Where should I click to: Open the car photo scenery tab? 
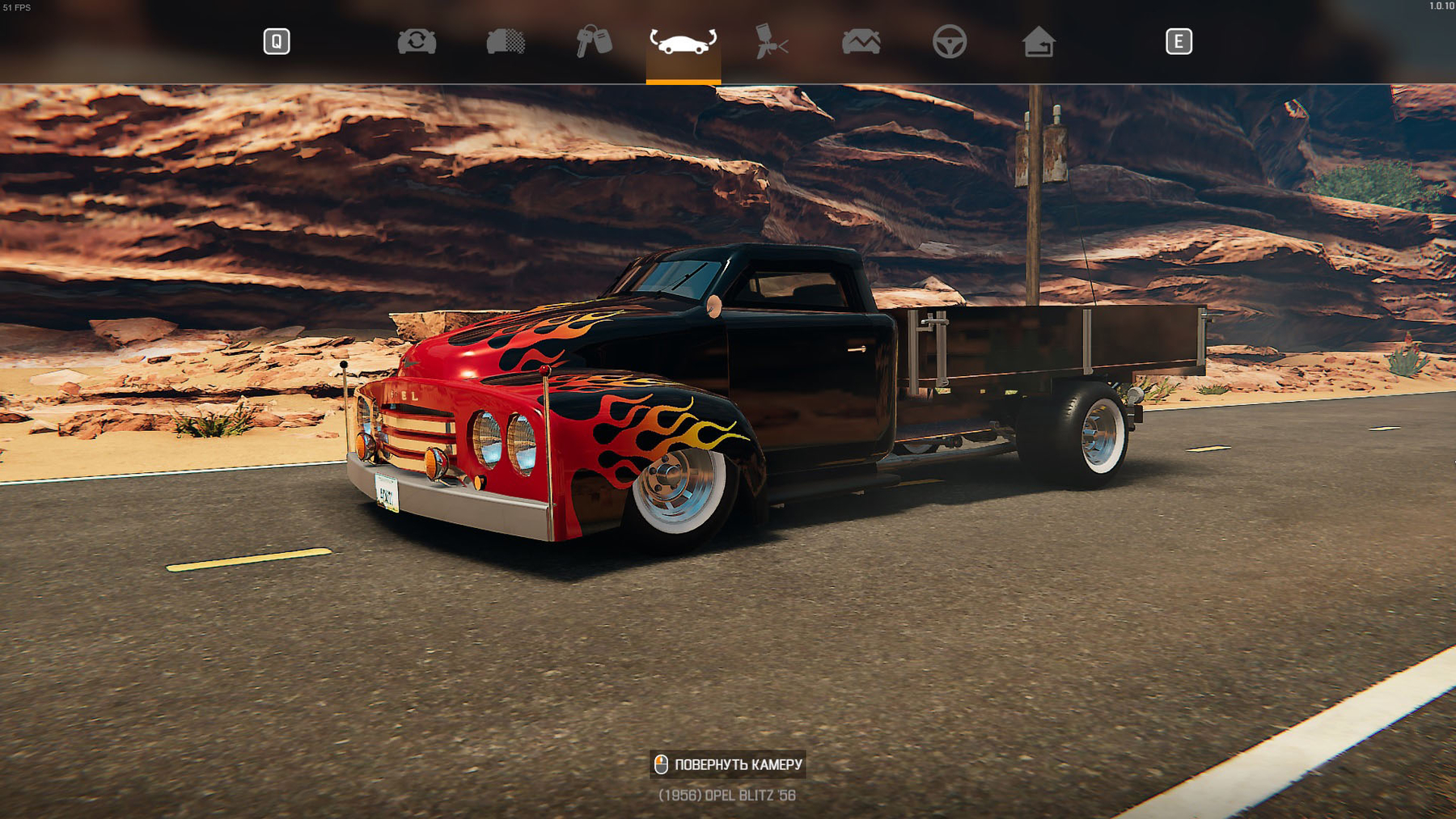[861, 41]
